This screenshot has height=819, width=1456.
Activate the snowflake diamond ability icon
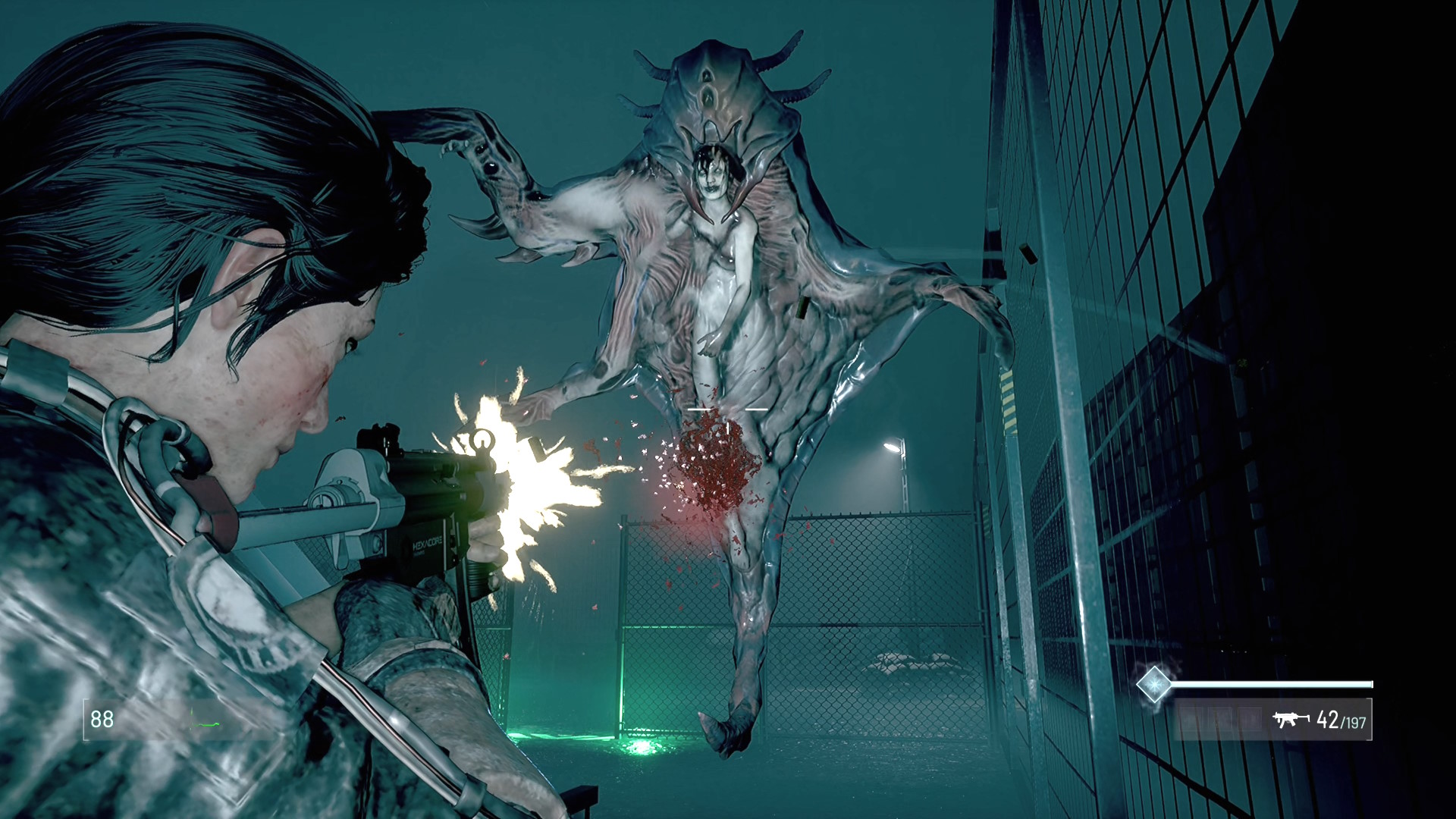point(1153,683)
